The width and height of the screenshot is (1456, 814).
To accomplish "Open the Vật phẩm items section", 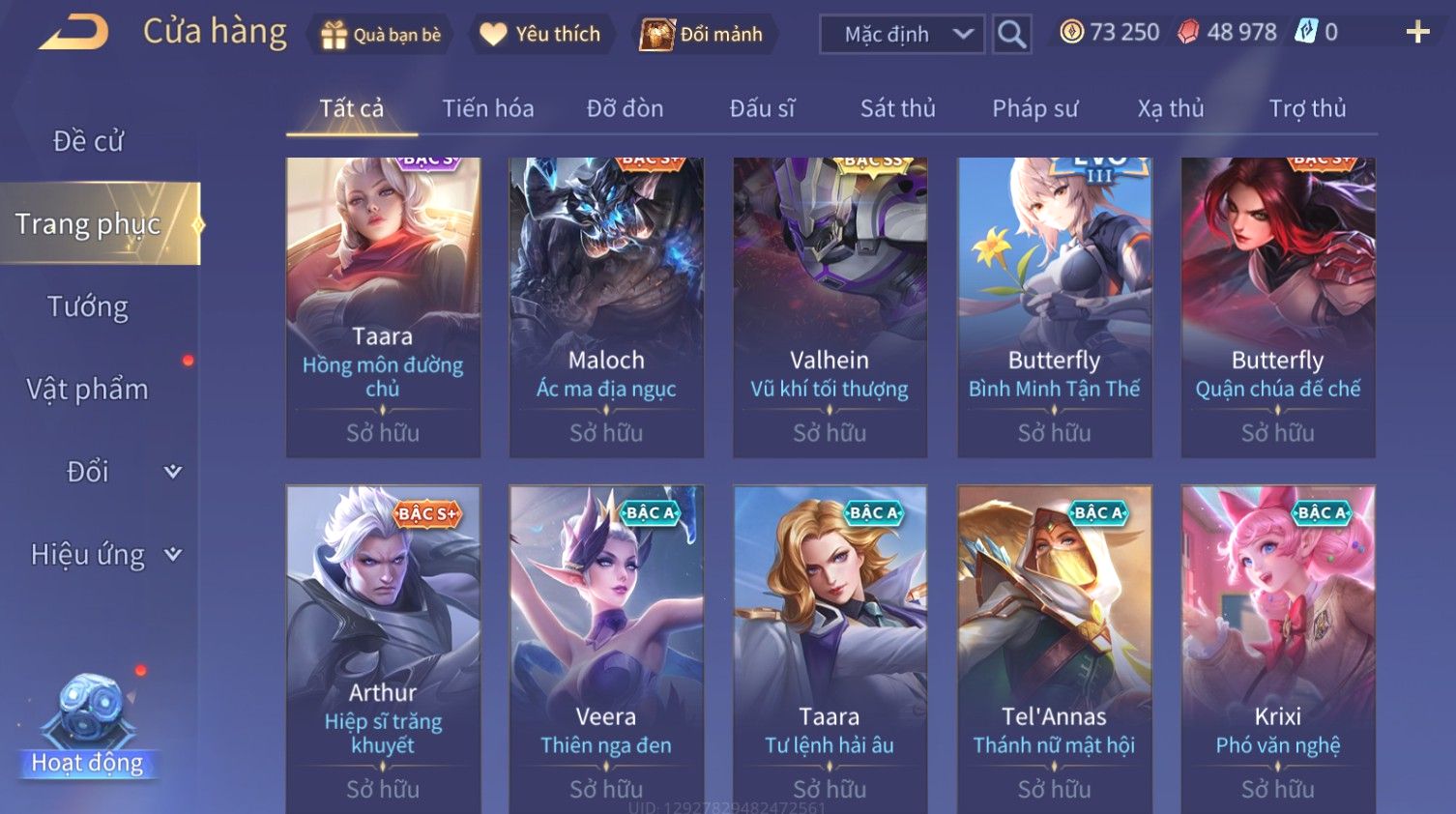I will (88, 389).
